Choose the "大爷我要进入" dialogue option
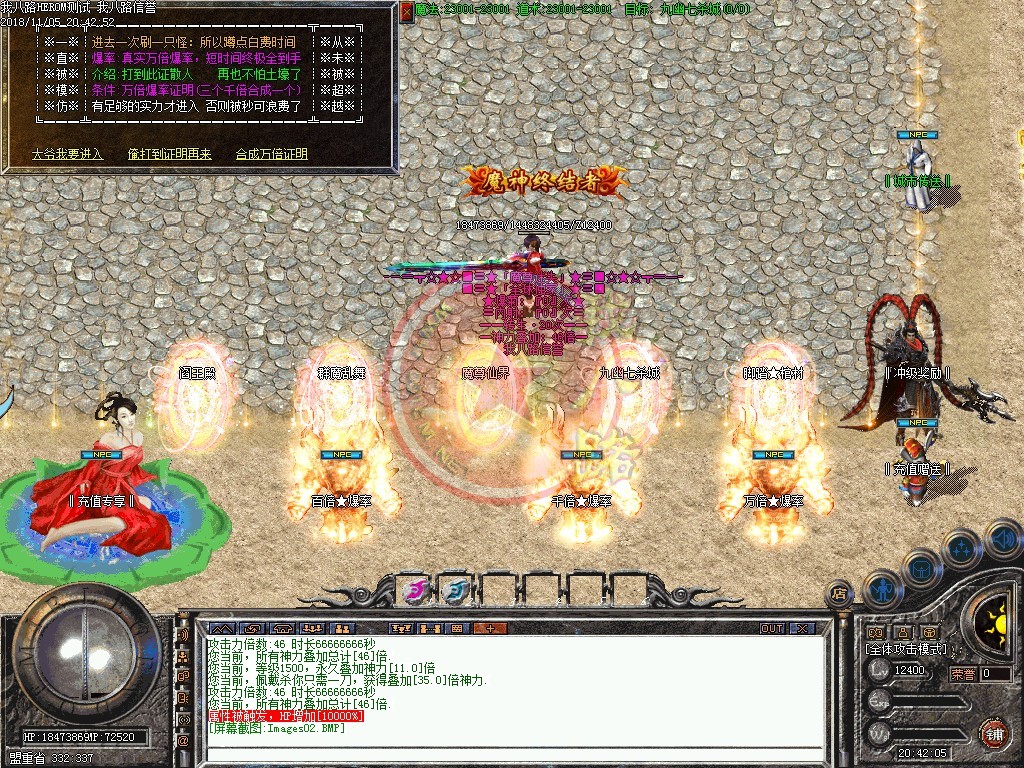This screenshot has width=1024, height=768. pyautogui.click(x=67, y=154)
